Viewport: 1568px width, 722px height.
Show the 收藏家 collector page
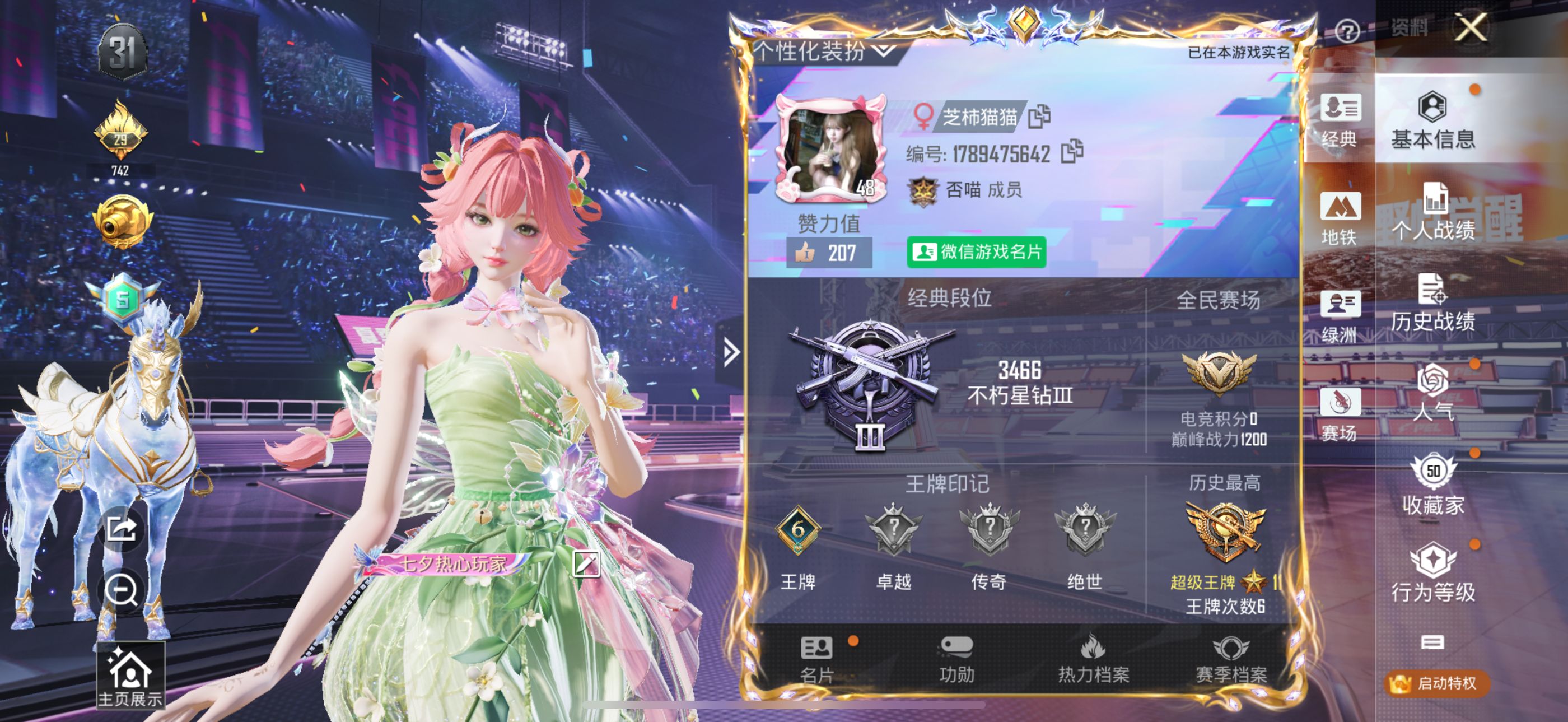(x=1432, y=485)
